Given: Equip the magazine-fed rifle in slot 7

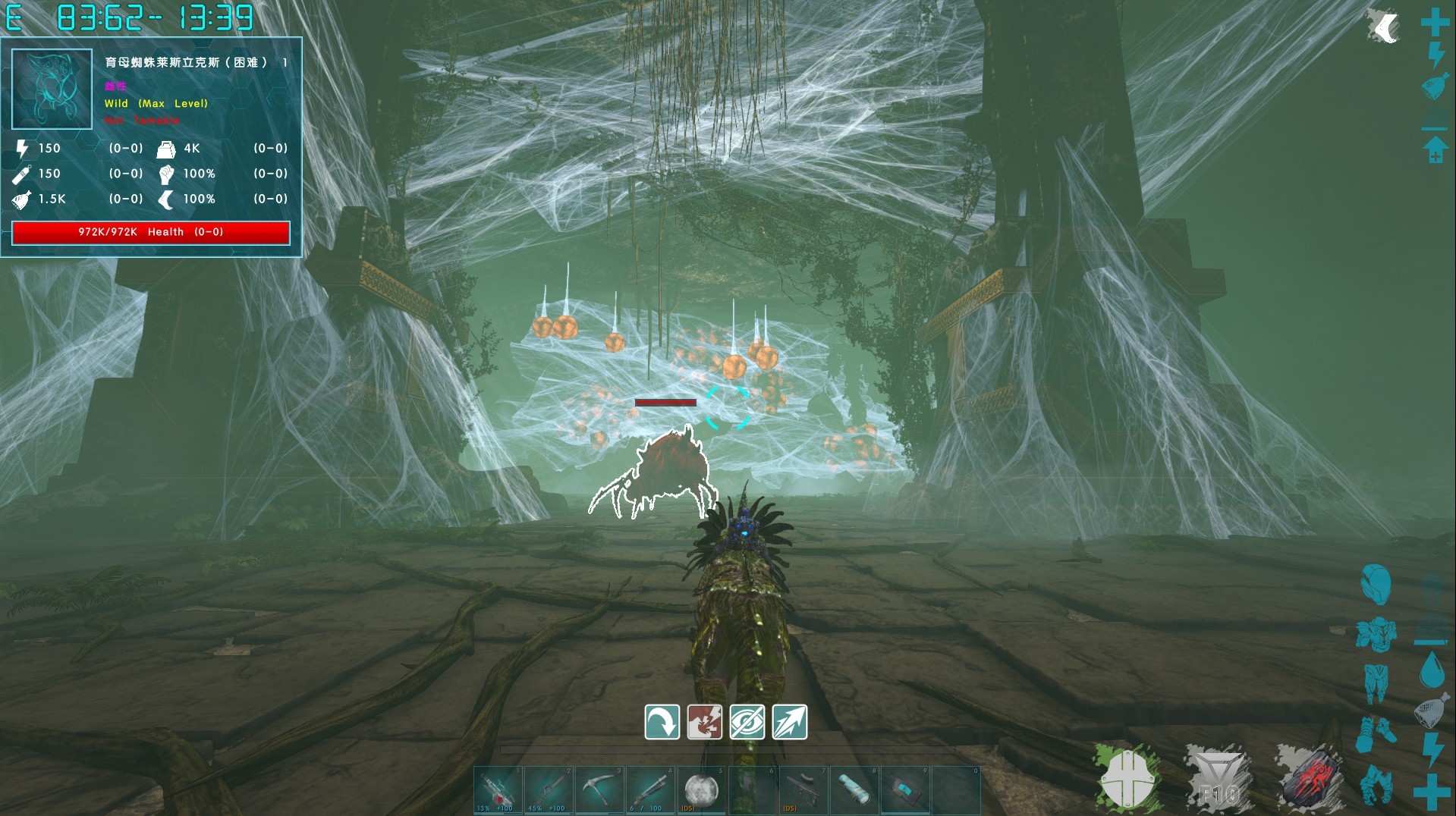Looking at the screenshot, I should [x=803, y=789].
